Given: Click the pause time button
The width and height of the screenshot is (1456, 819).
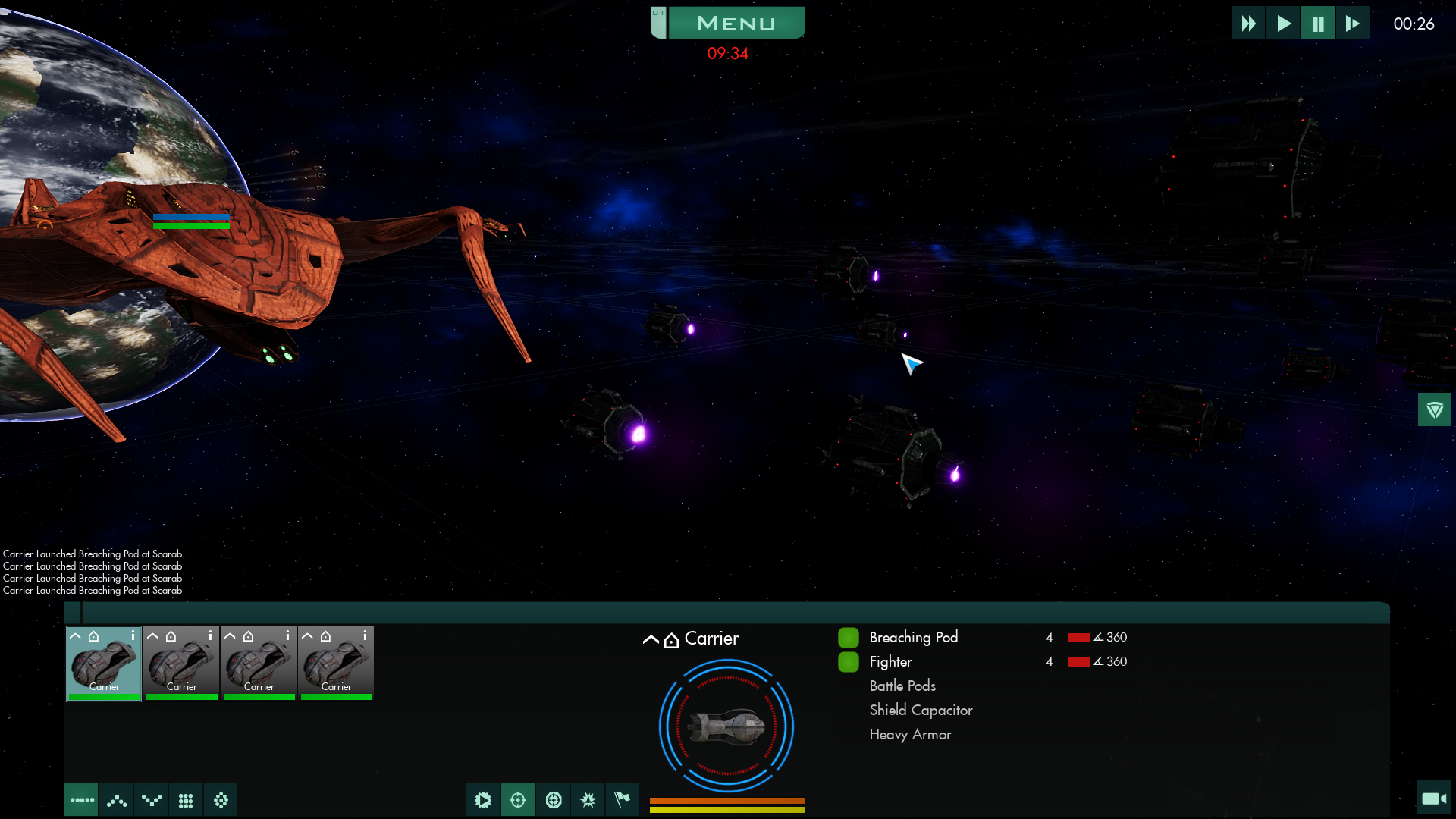Looking at the screenshot, I should point(1318,24).
